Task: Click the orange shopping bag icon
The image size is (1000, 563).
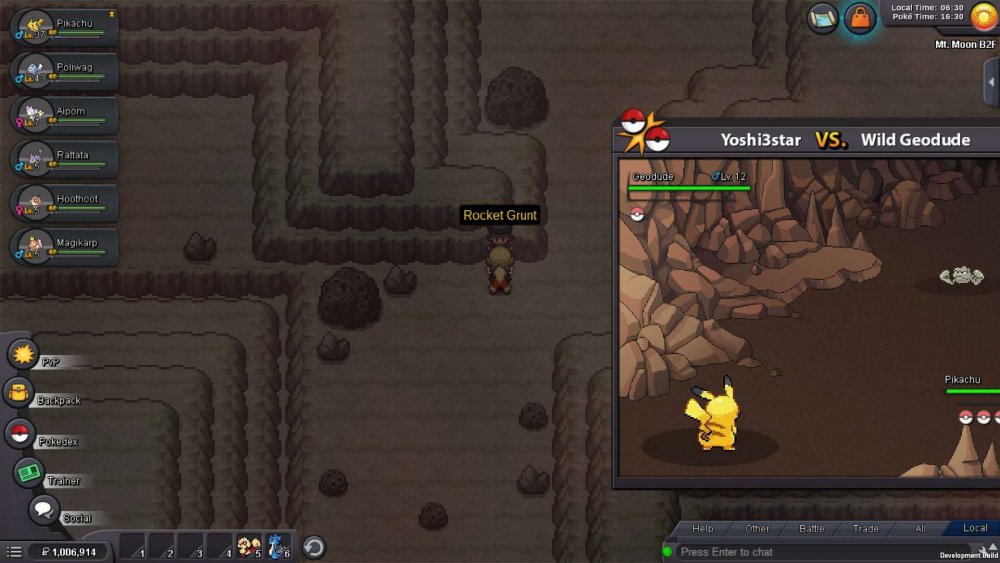Action: pyautogui.click(x=860, y=18)
